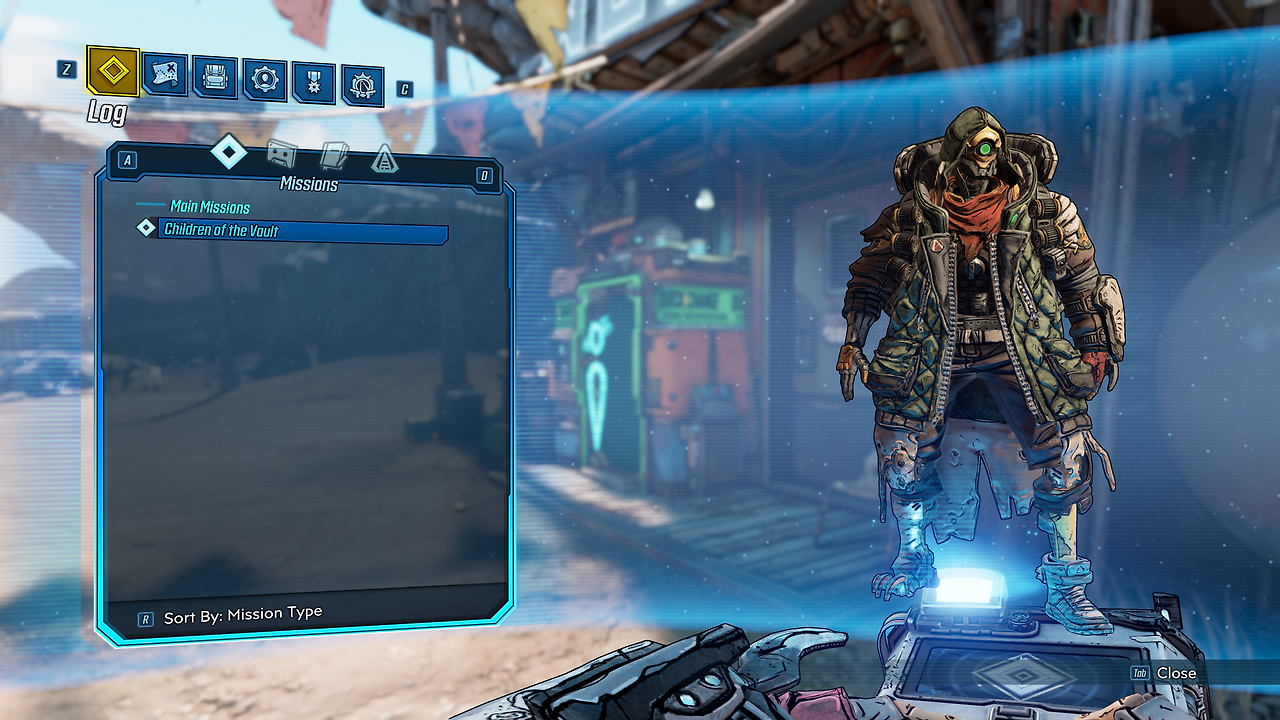1280x720 pixels.
Task: Toggle the tracking diamond beside Children of the Vault
Action: coord(144,231)
